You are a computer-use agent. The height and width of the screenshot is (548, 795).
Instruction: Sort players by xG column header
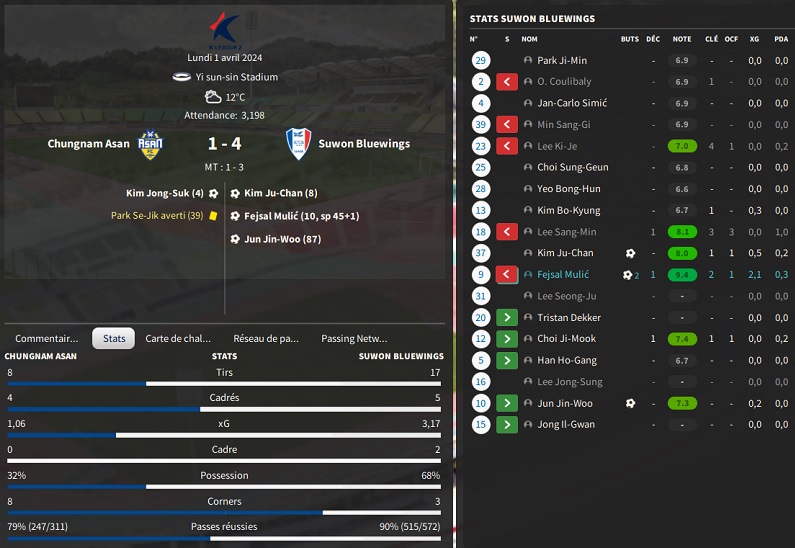(x=754, y=39)
